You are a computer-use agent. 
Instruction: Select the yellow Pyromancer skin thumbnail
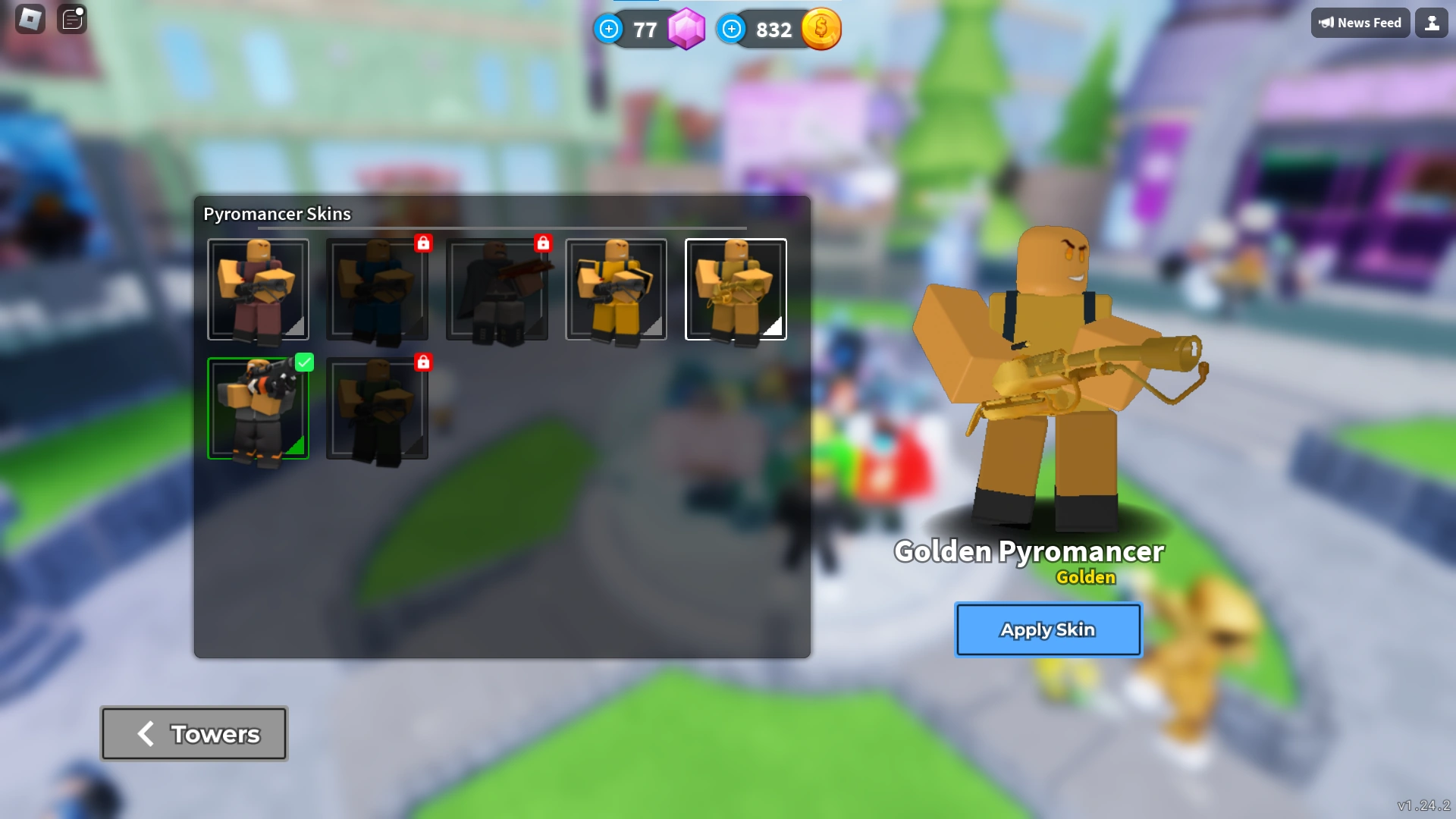click(617, 290)
